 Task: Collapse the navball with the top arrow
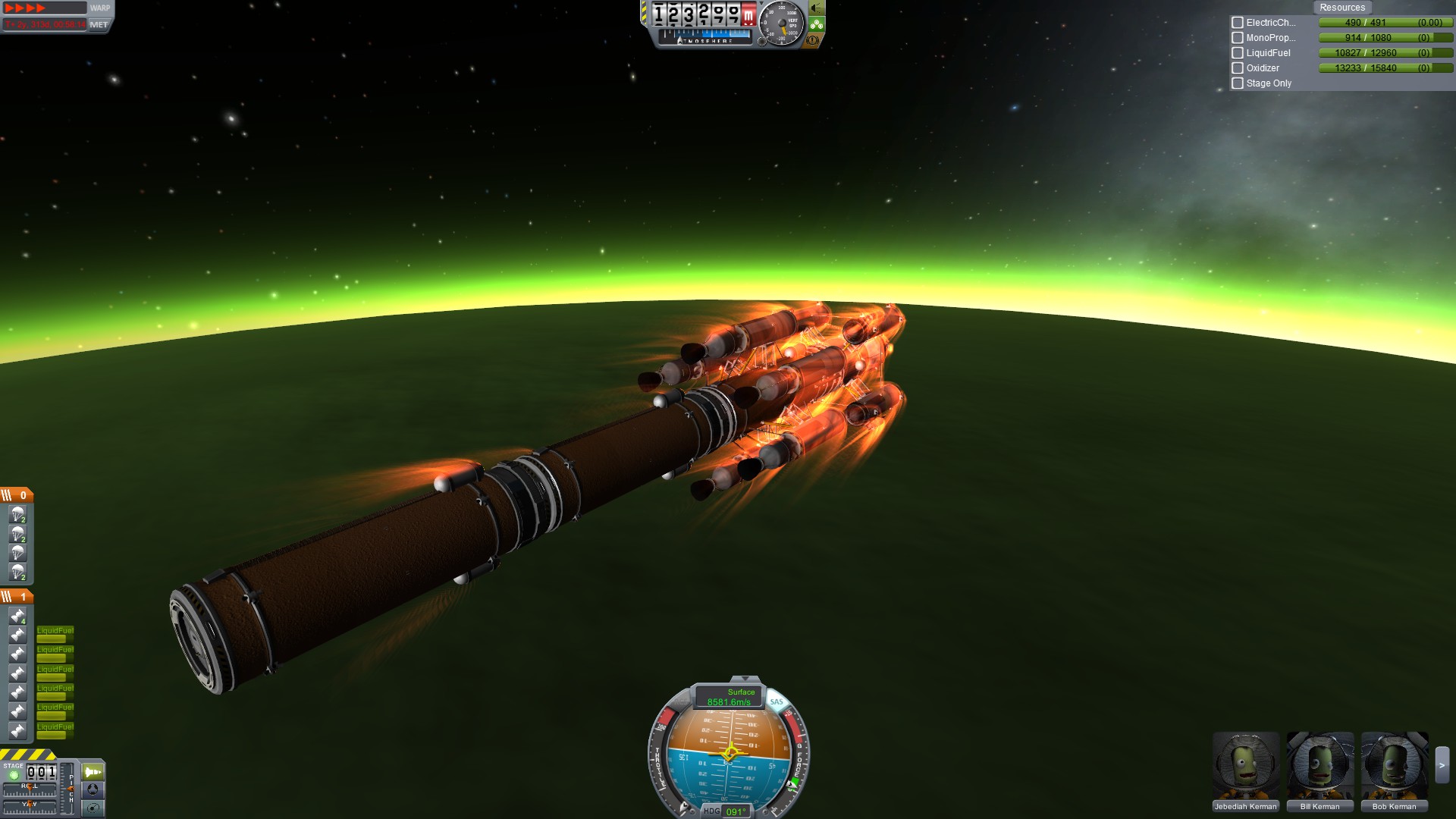pos(745,679)
